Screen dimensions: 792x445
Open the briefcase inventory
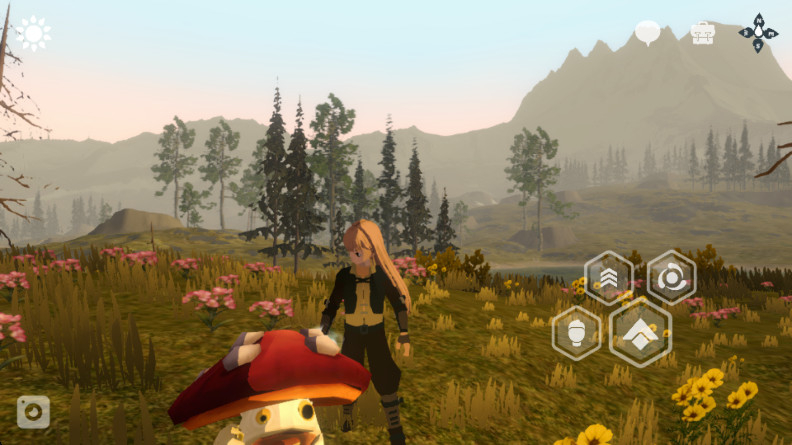pos(703,33)
